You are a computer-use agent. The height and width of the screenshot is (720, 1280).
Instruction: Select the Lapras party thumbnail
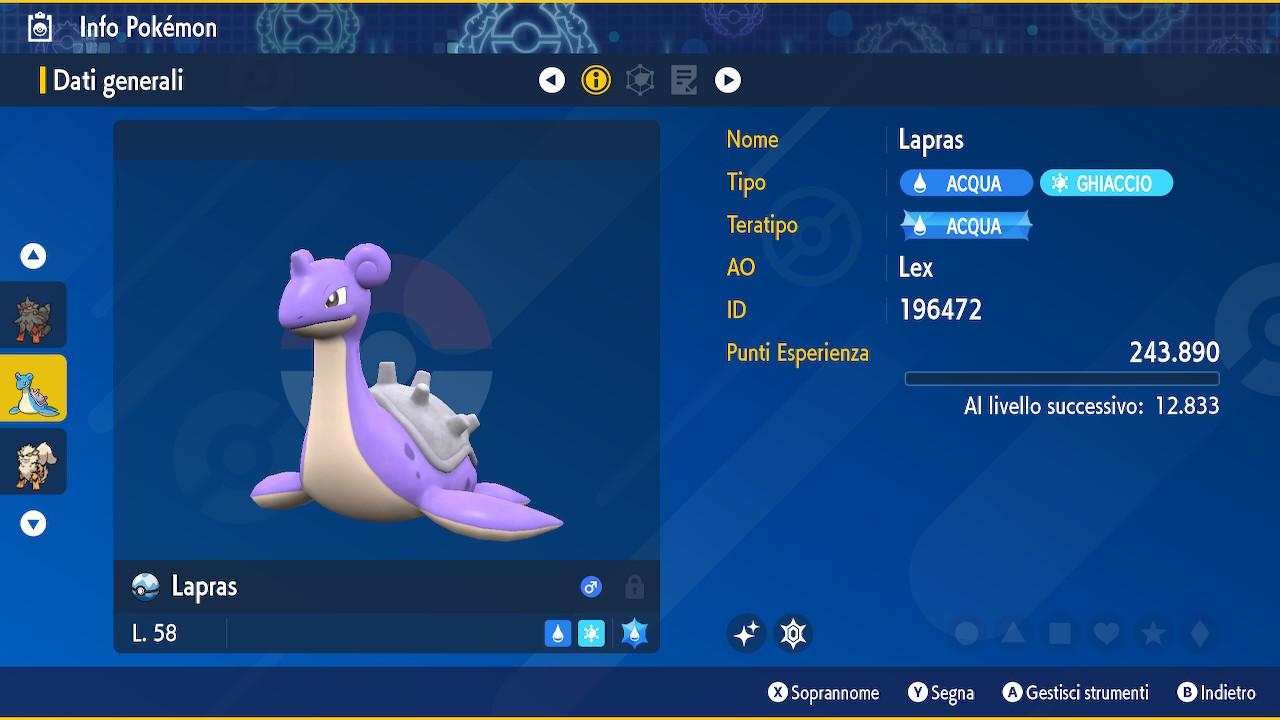point(33,388)
